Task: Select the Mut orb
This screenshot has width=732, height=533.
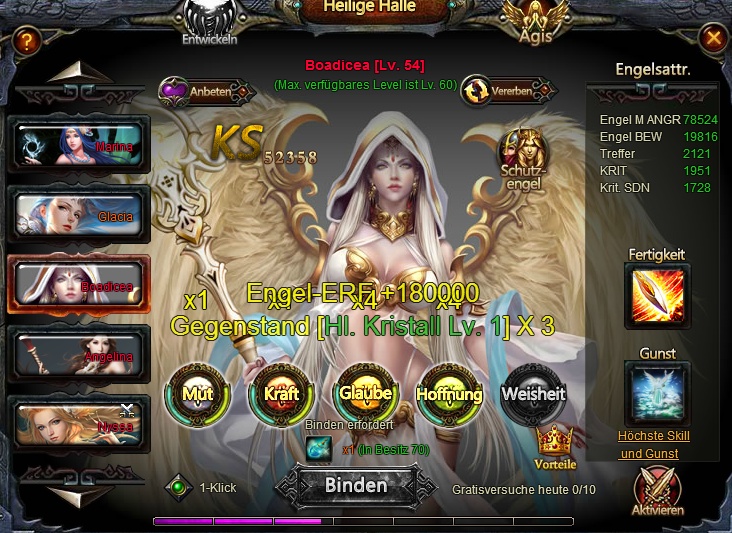Action: (197, 393)
